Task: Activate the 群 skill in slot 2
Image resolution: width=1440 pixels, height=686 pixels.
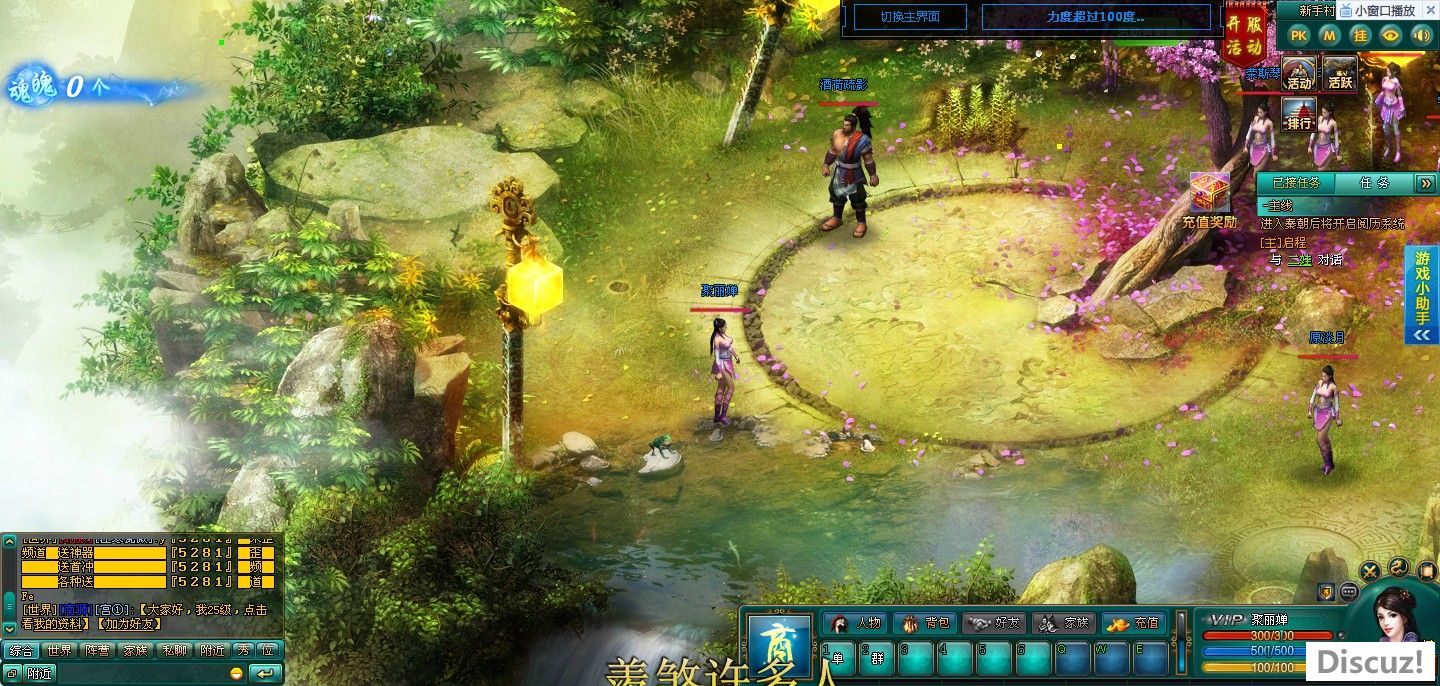Action: point(877,658)
